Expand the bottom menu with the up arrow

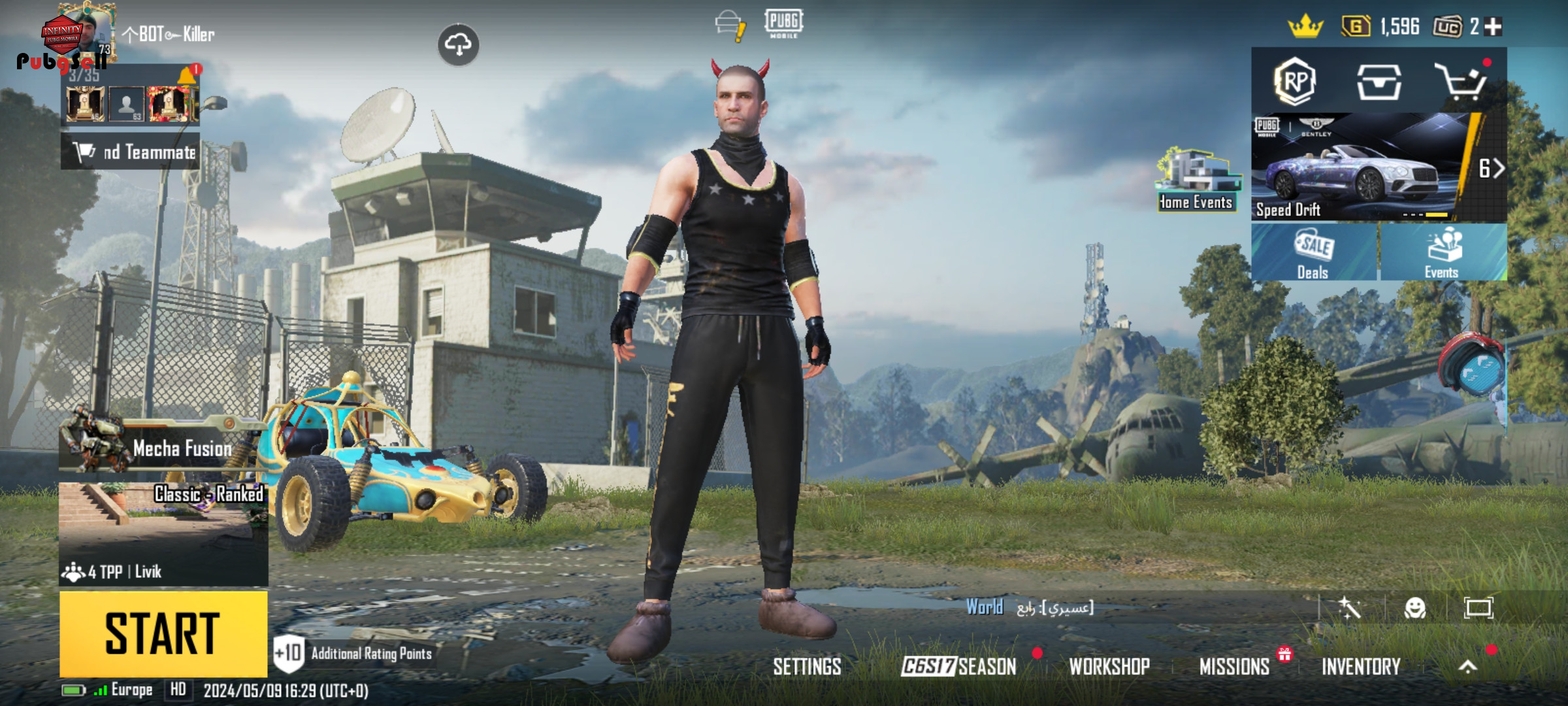coord(1467,667)
